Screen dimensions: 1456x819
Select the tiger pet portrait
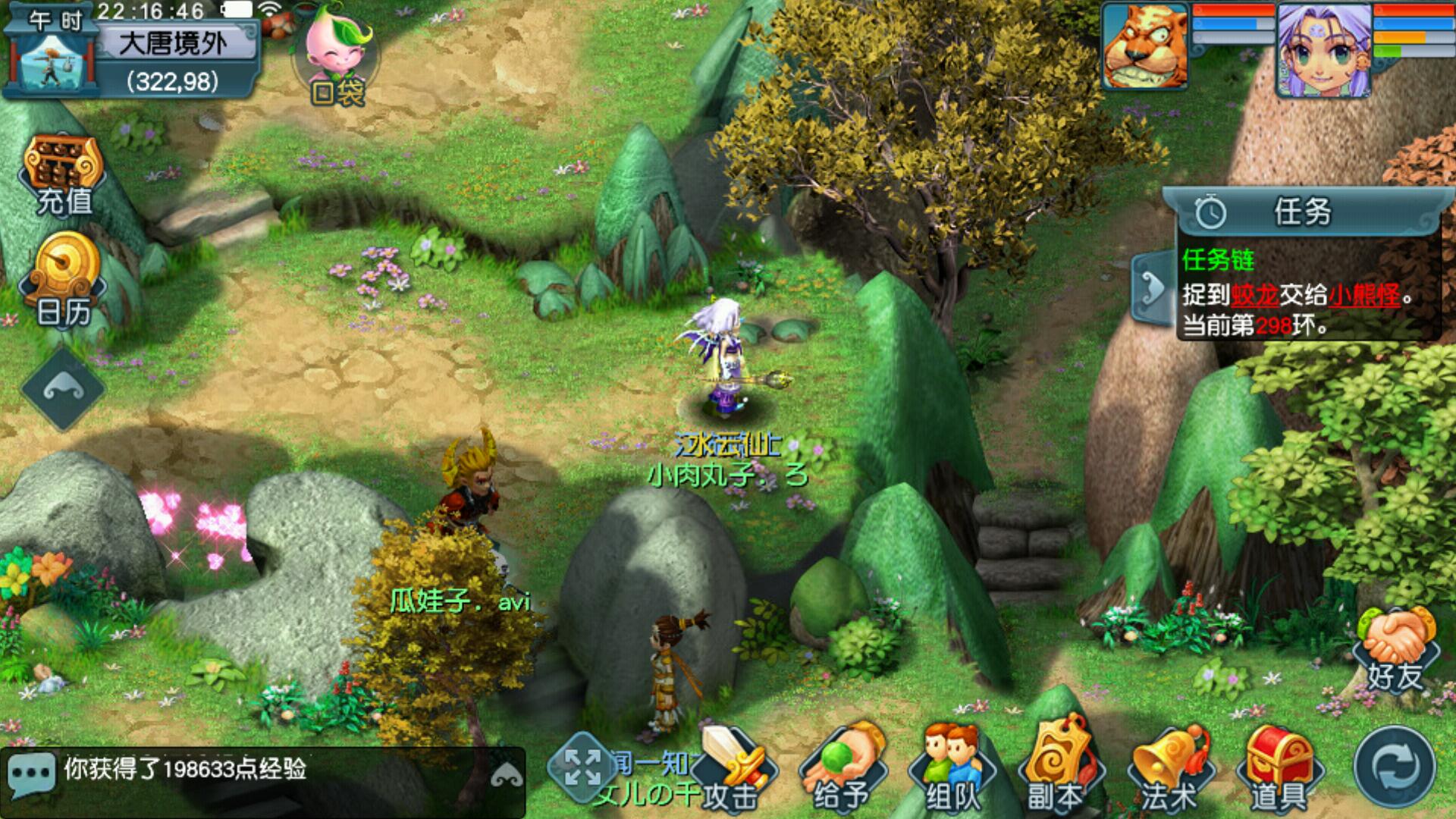click(1145, 47)
